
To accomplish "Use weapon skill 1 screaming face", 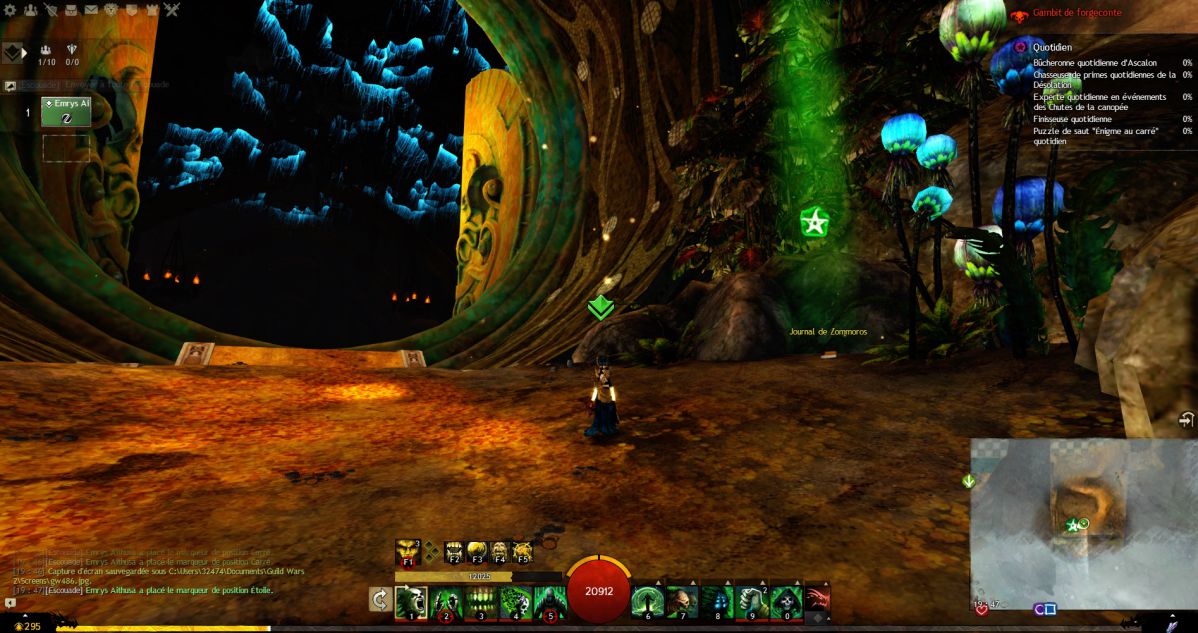I will (x=411, y=602).
